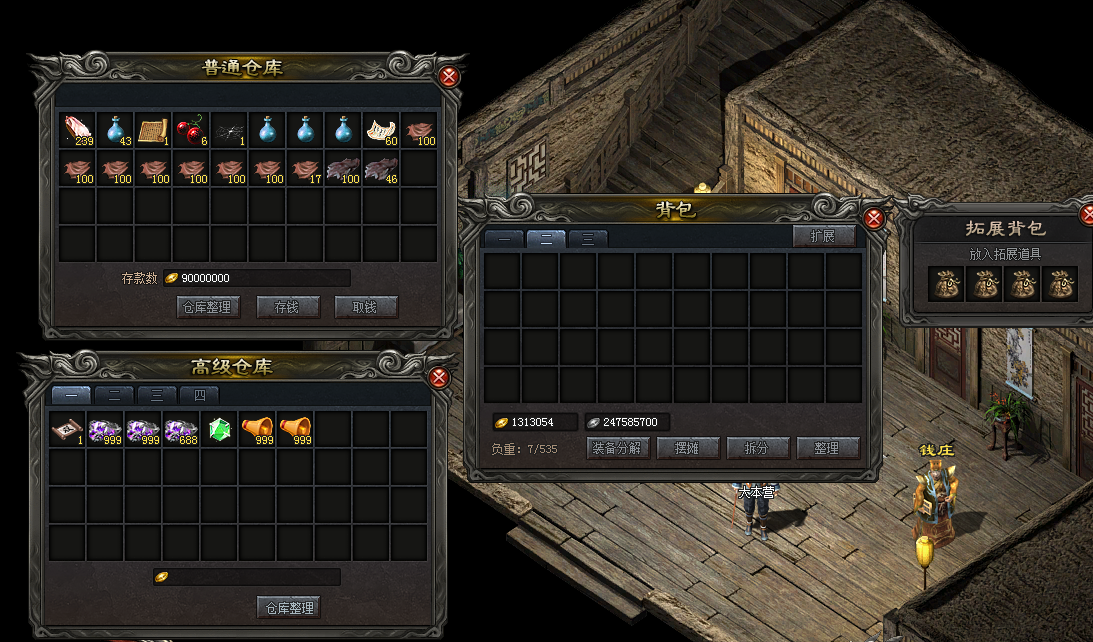Viewport: 1093px width, 642px height.
Task: Open the 扩展 expand button in backpack
Action: click(824, 236)
